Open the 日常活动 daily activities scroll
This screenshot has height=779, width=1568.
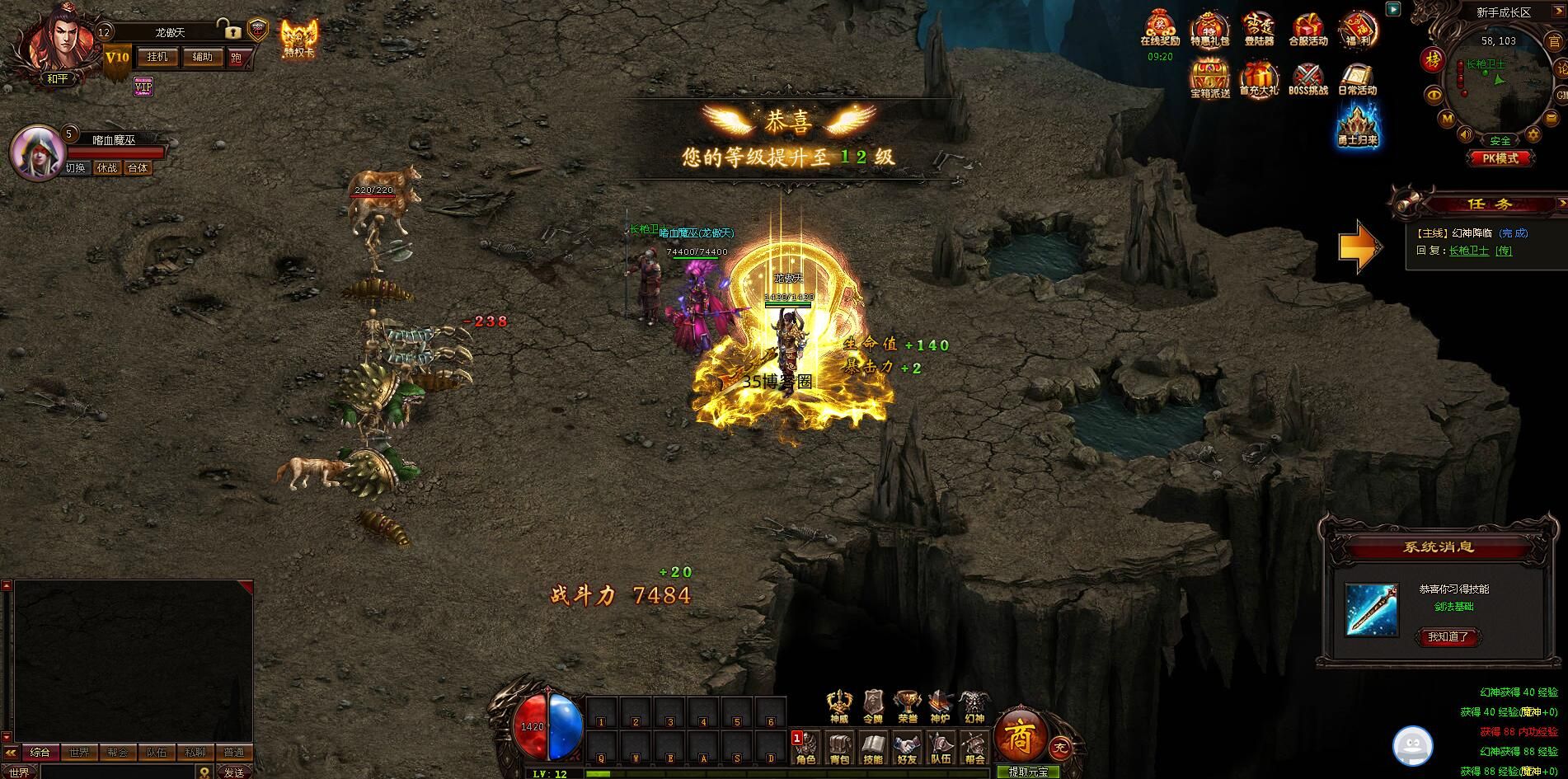tap(1357, 79)
